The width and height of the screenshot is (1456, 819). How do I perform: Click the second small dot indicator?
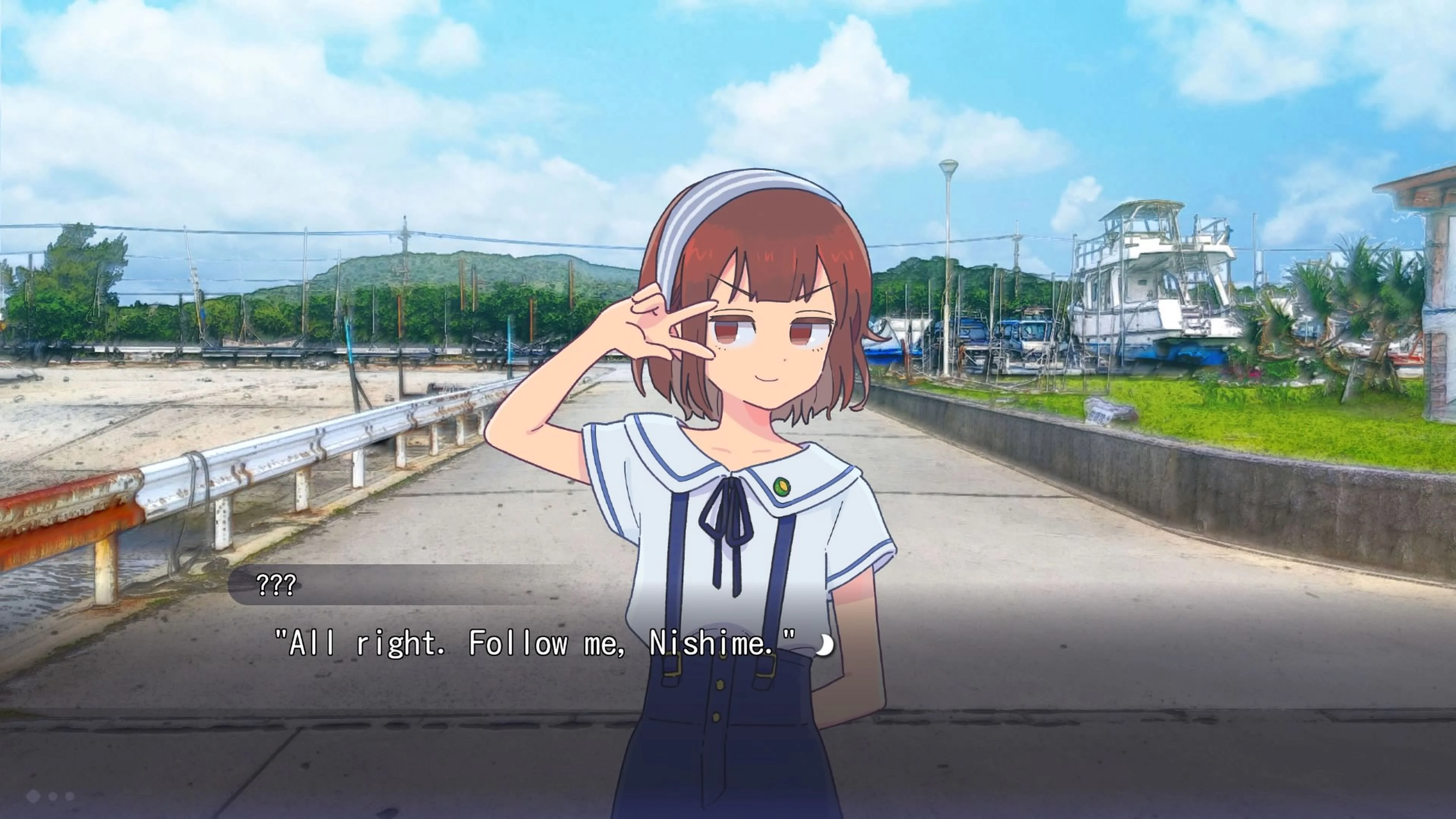[70, 796]
